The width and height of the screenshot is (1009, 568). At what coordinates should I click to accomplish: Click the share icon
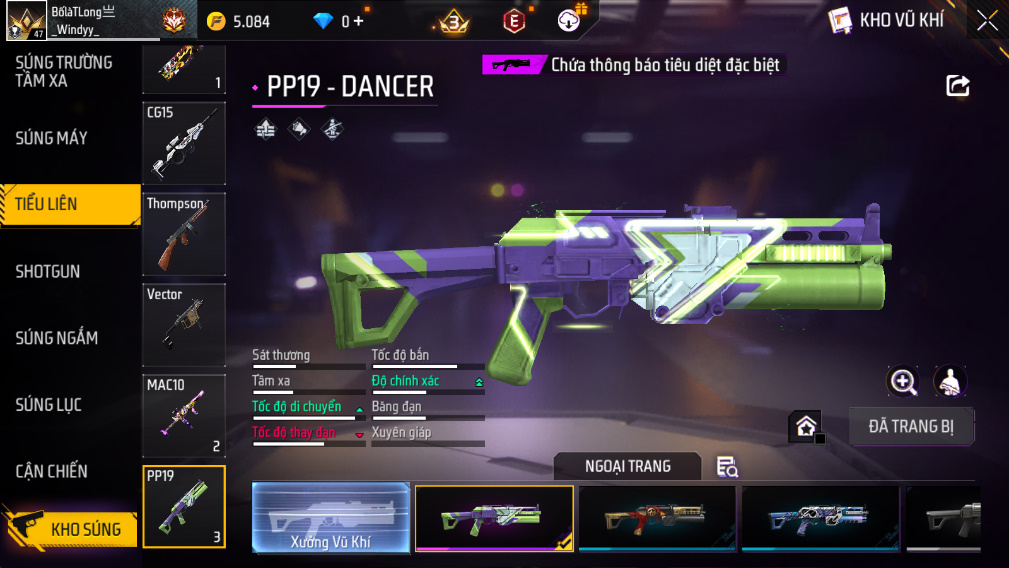(x=958, y=86)
